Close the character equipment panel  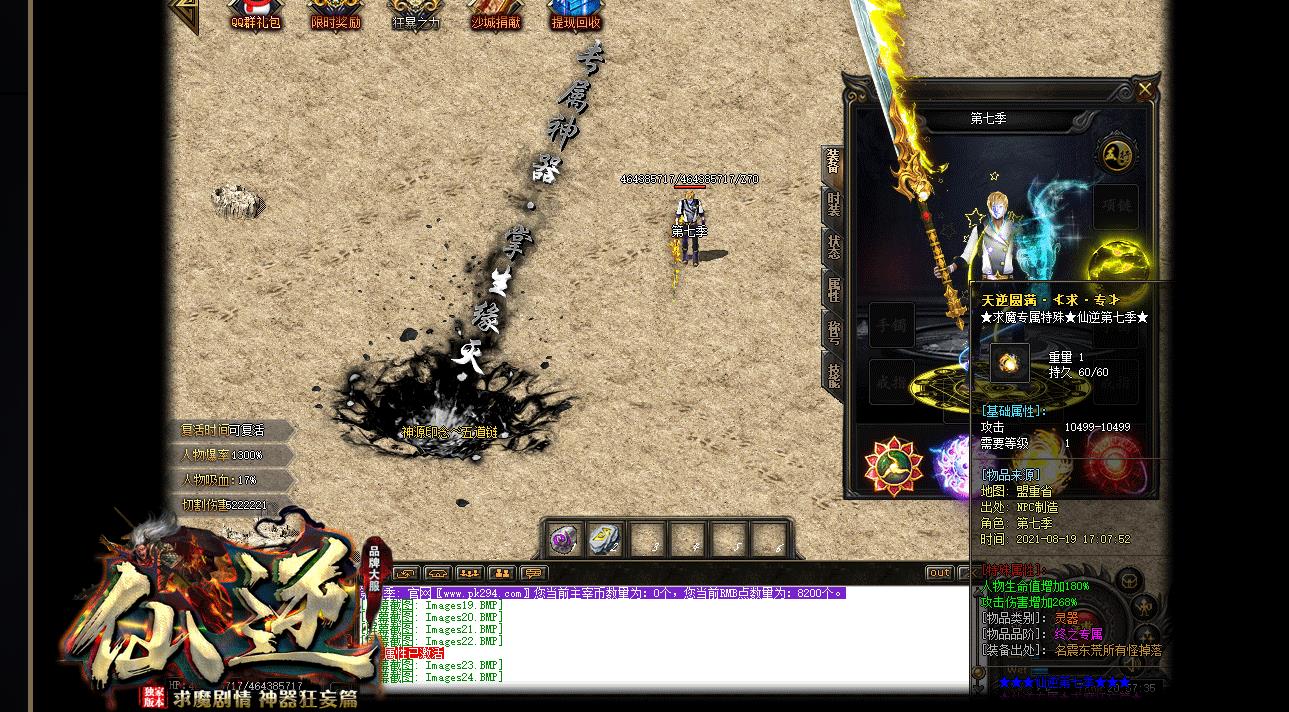point(1145,90)
